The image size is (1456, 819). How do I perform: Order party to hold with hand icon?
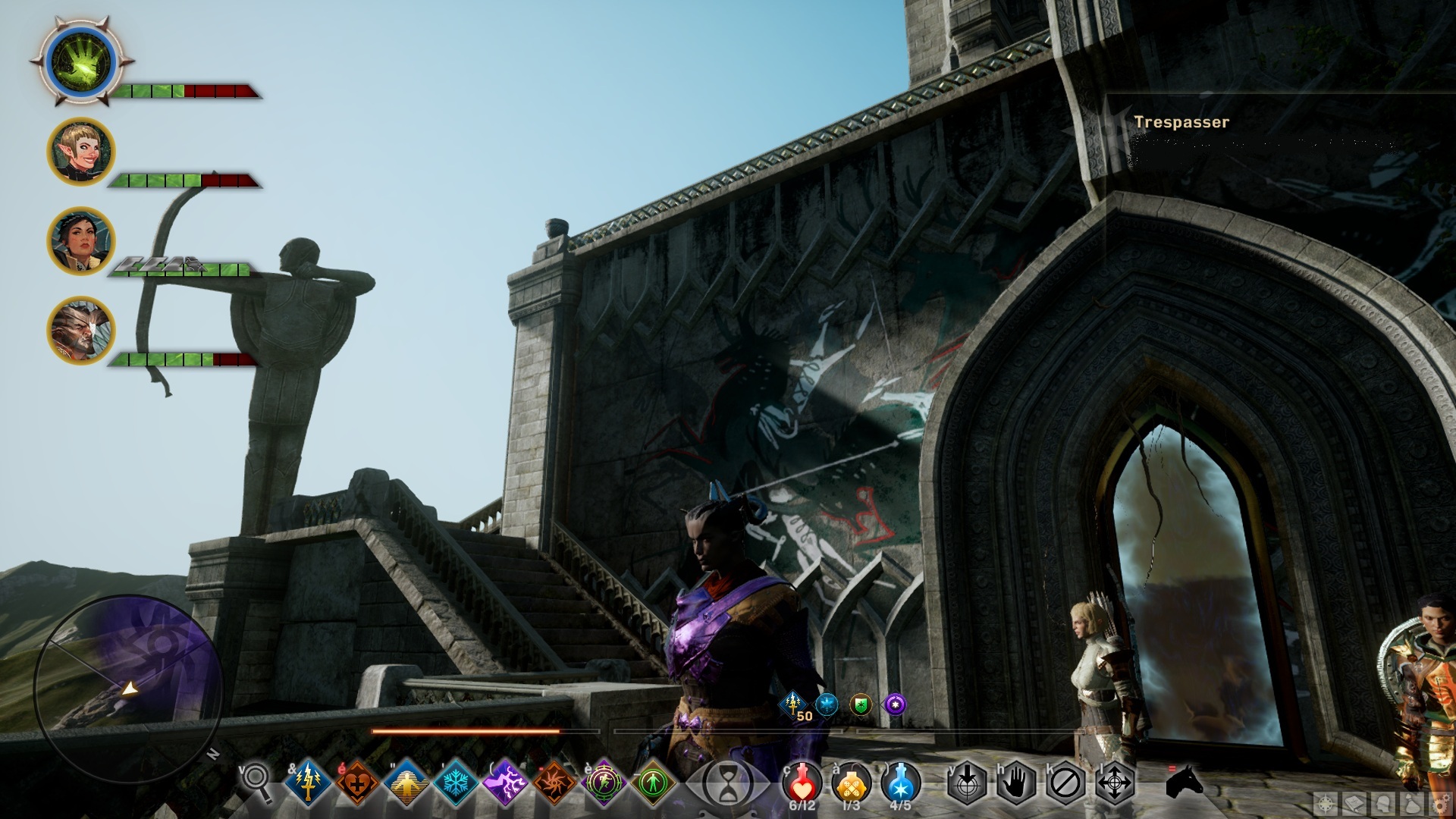click(x=1016, y=783)
